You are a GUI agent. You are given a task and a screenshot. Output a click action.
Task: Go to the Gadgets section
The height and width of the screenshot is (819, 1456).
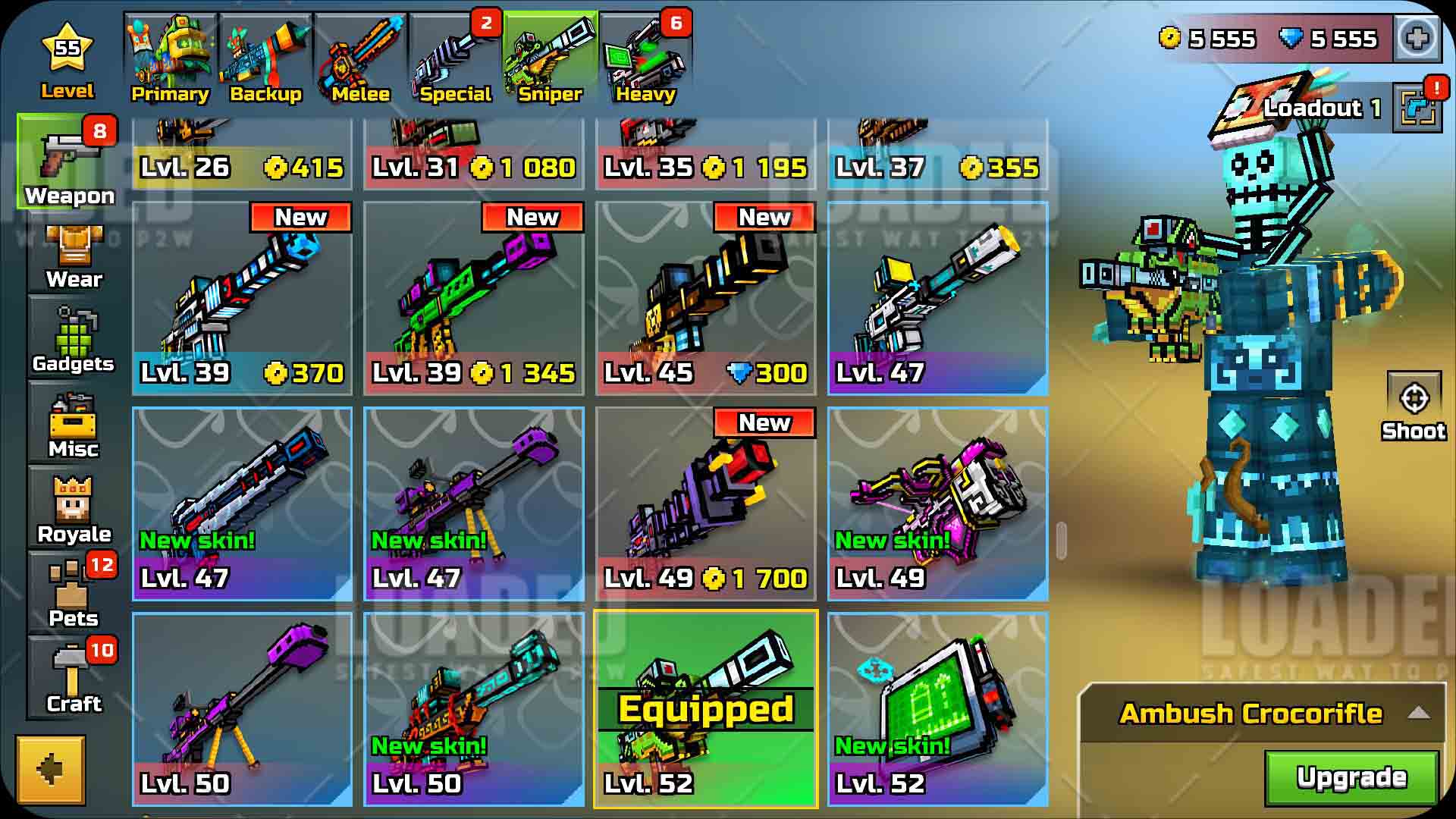(74, 341)
